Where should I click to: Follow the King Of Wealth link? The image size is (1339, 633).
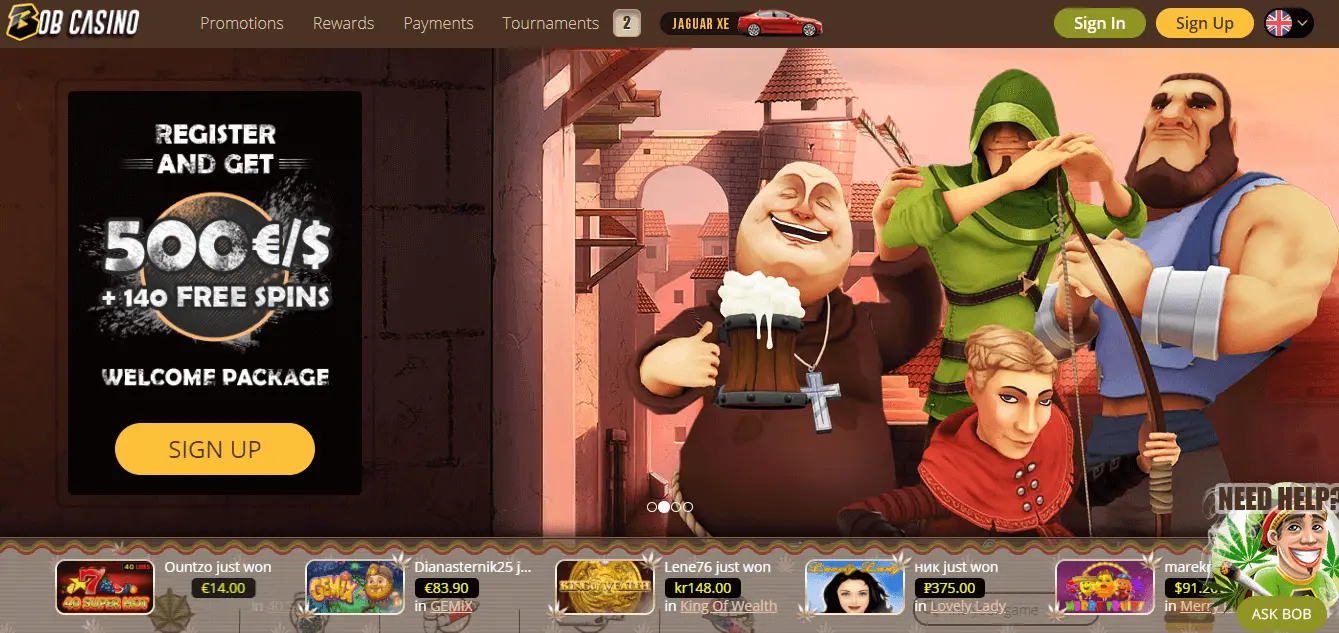pyautogui.click(x=728, y=606)
